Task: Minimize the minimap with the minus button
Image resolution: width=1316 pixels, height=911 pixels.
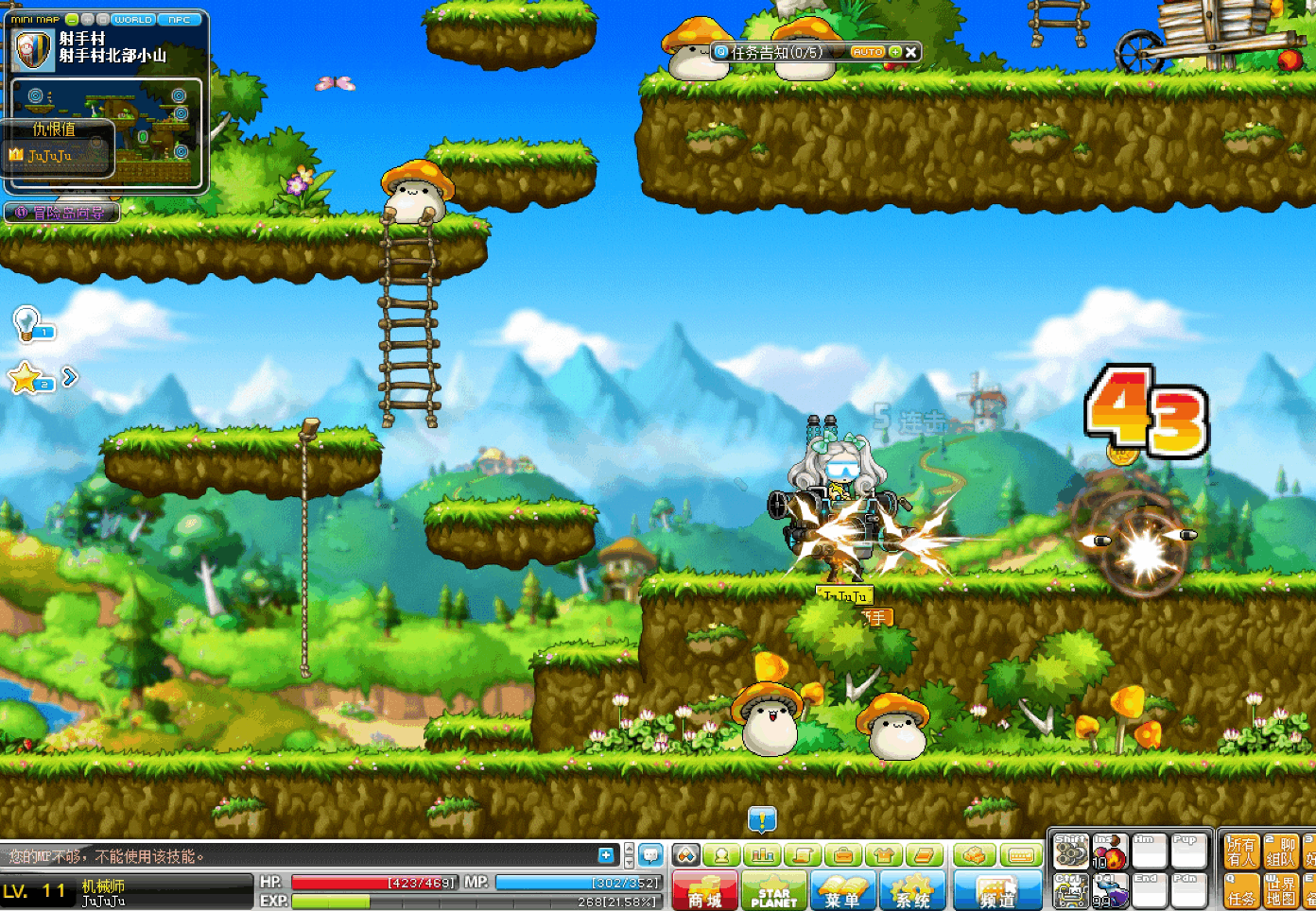Action: (72, 19)
